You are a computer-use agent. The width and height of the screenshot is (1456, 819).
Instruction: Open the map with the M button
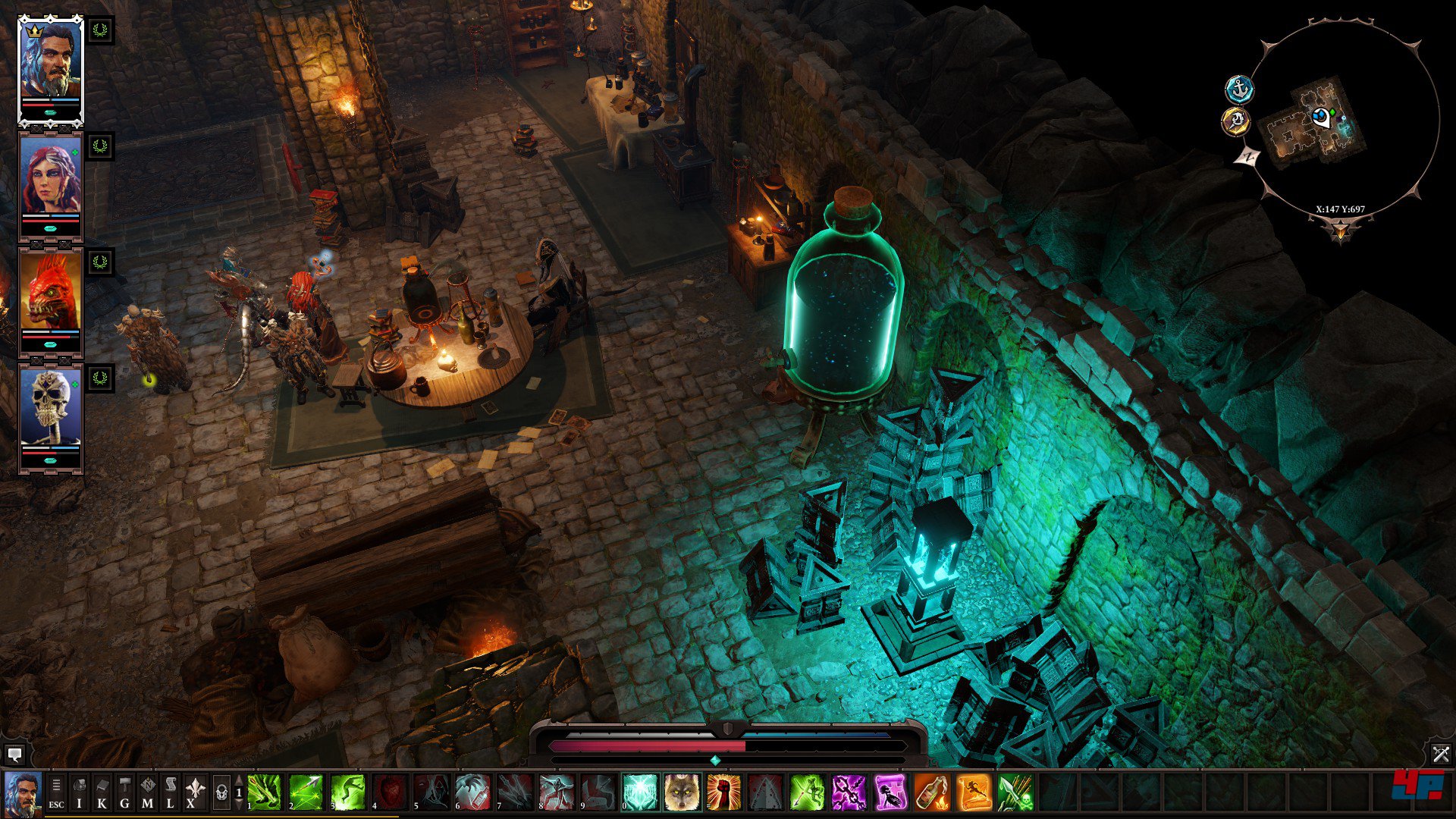click(x=148, y=792)
